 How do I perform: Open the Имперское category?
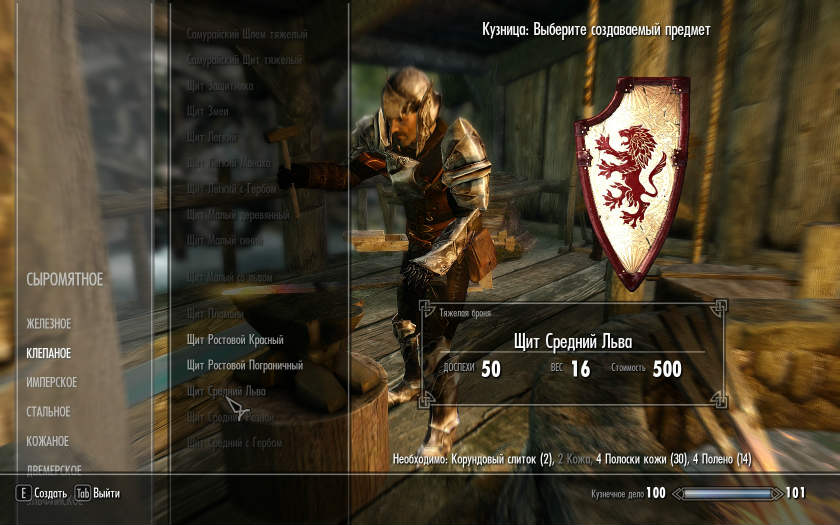(x=52, y=382)
